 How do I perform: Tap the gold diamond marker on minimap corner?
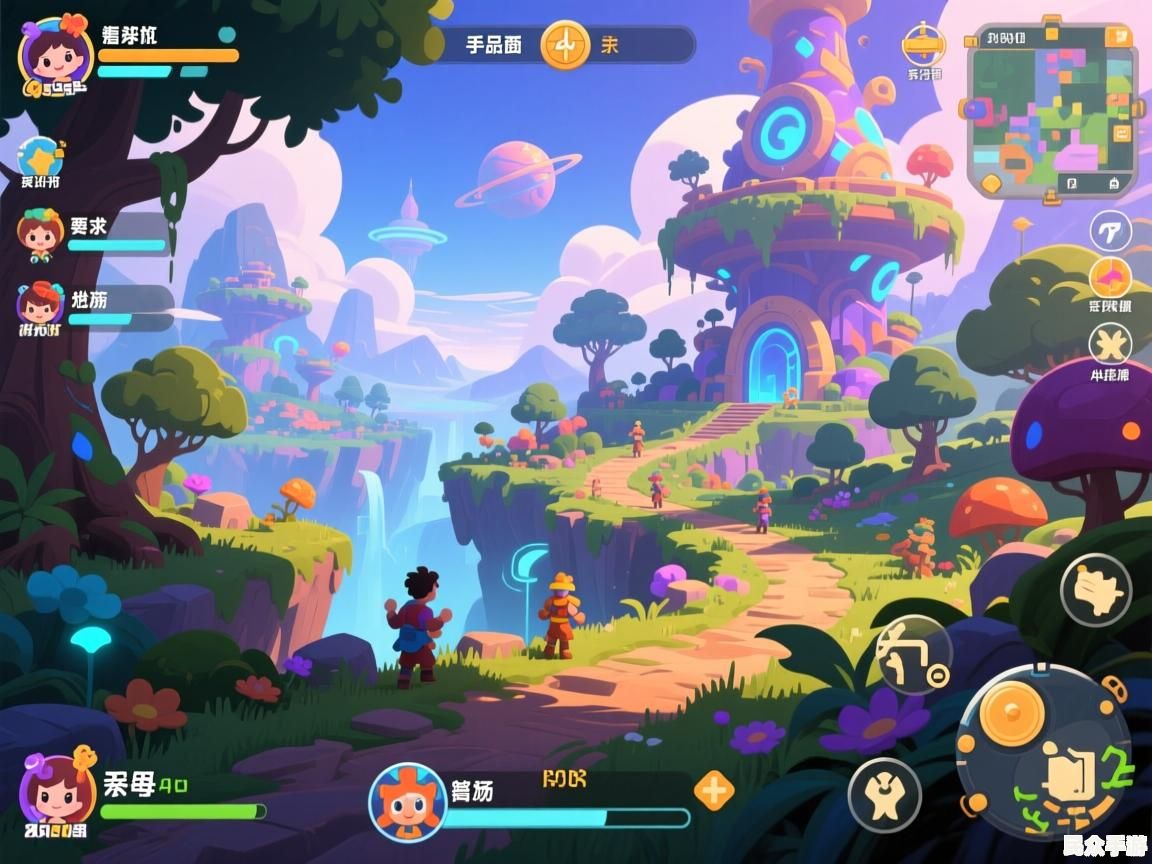990,183
